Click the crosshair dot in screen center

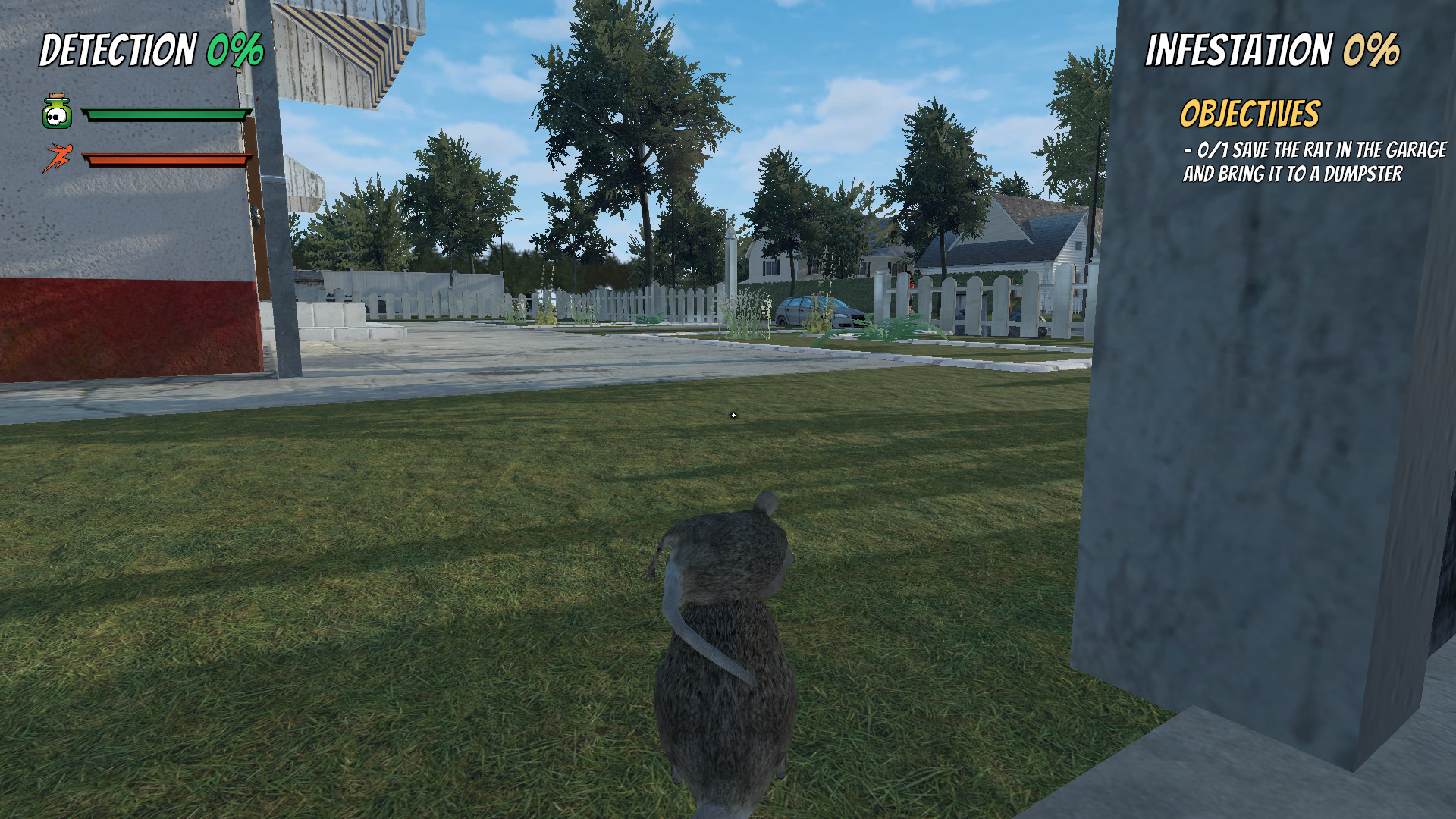pos(733,415)
